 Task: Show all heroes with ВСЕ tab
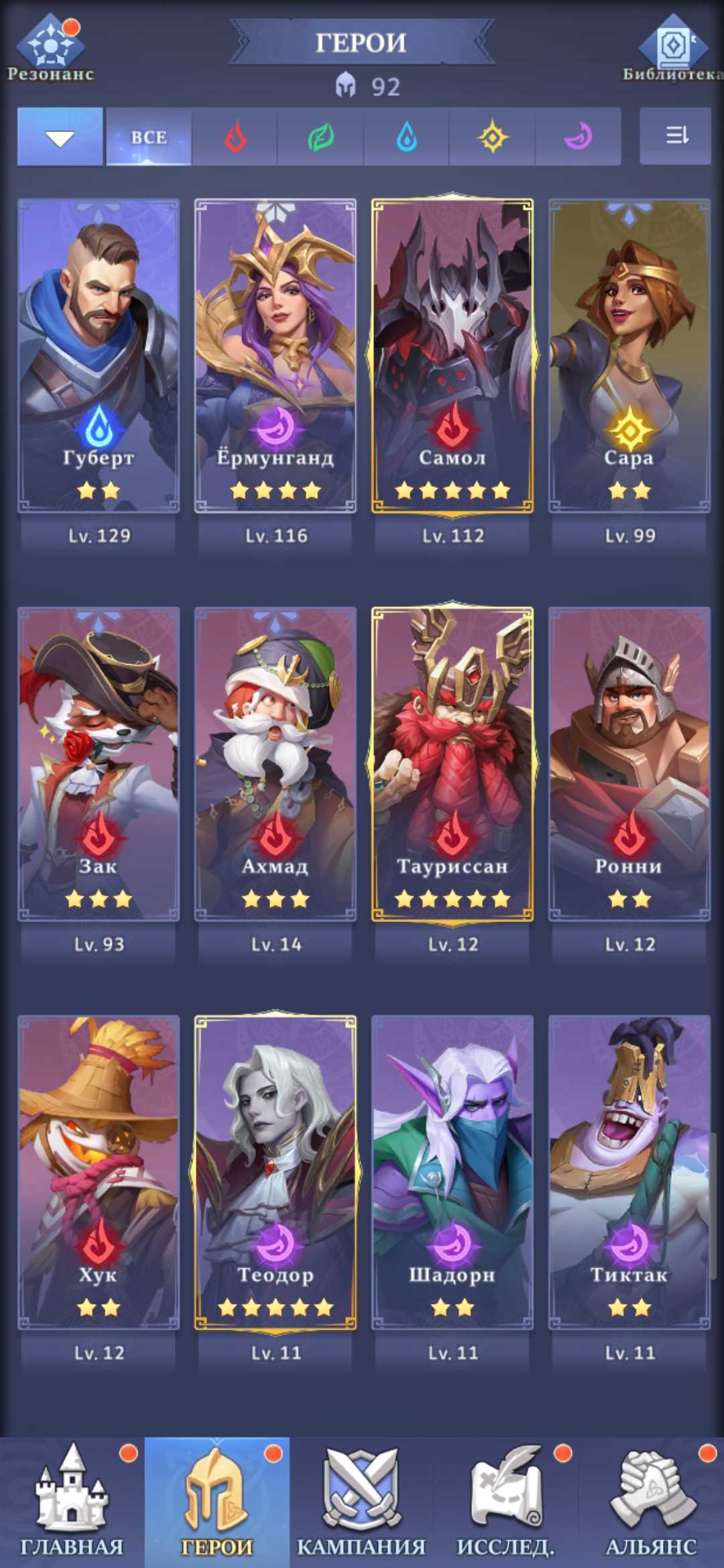[149, 137]
